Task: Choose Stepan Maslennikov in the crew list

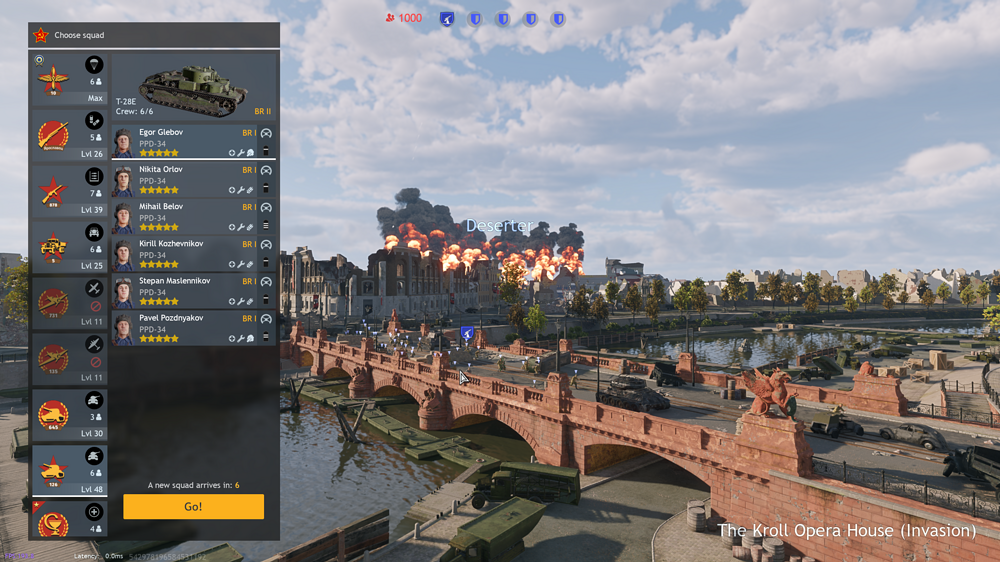Action: coord(185,291)
